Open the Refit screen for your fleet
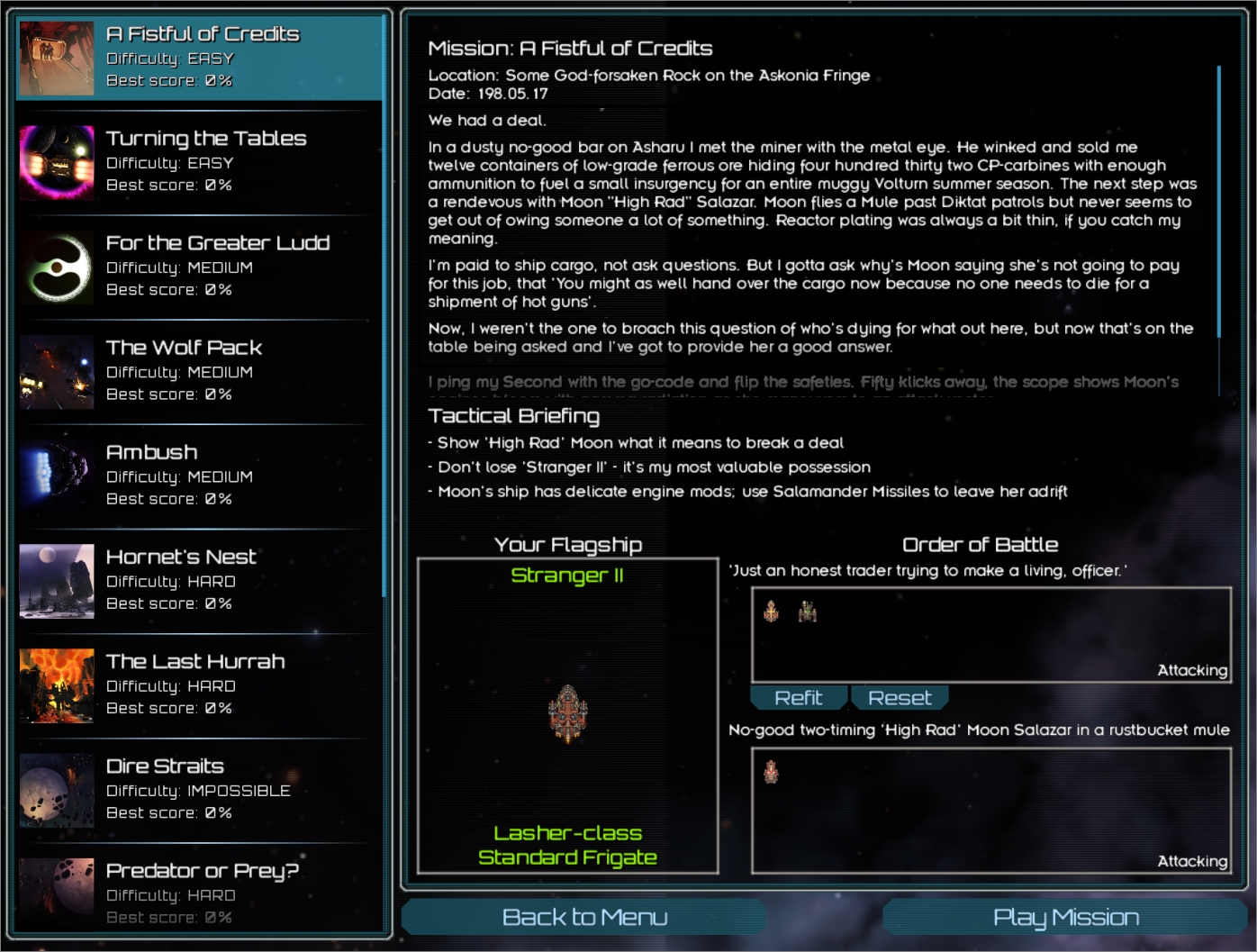 point(798,697)
